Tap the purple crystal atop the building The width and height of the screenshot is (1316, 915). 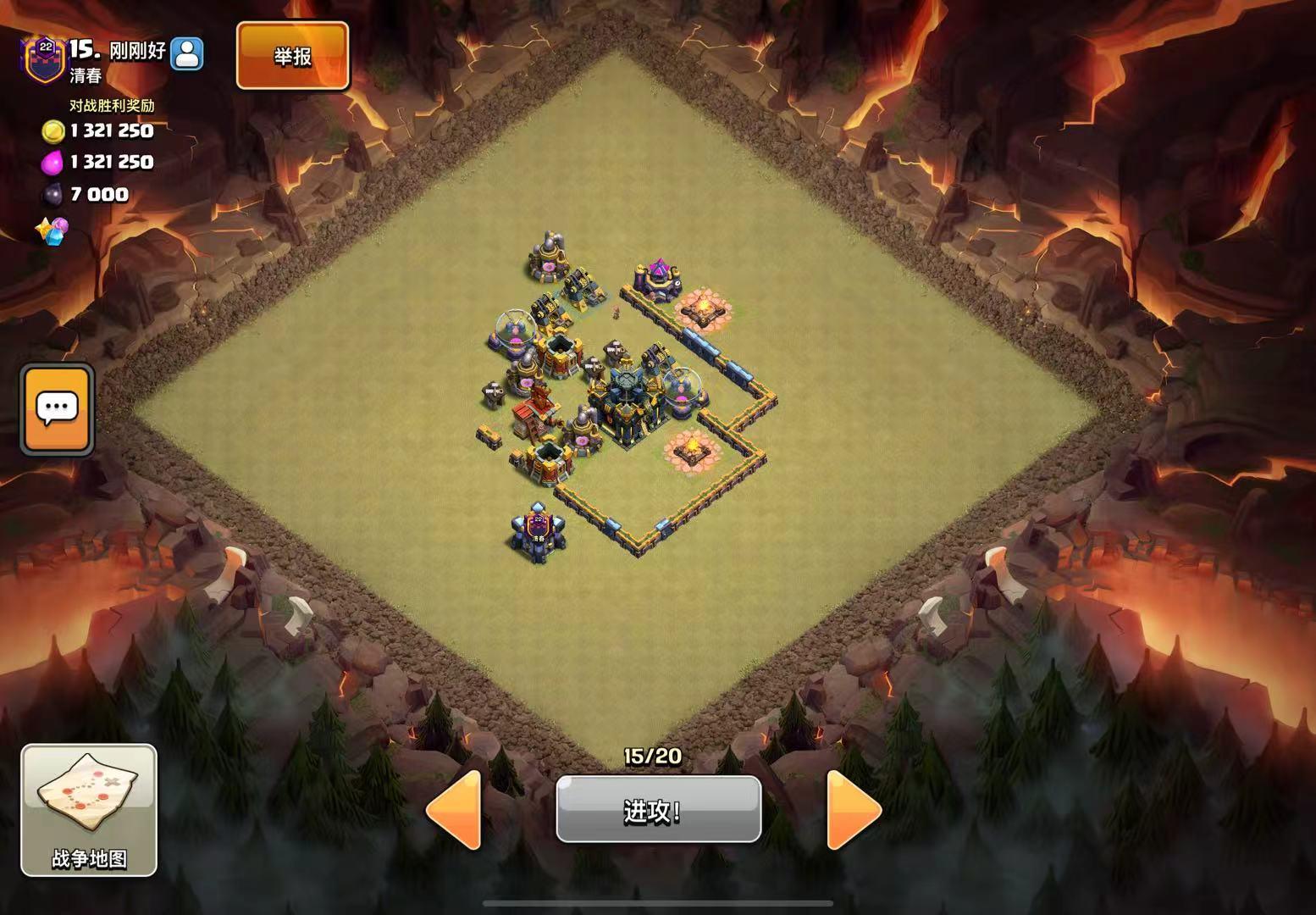pyautogui.click(x=659, y=267)
